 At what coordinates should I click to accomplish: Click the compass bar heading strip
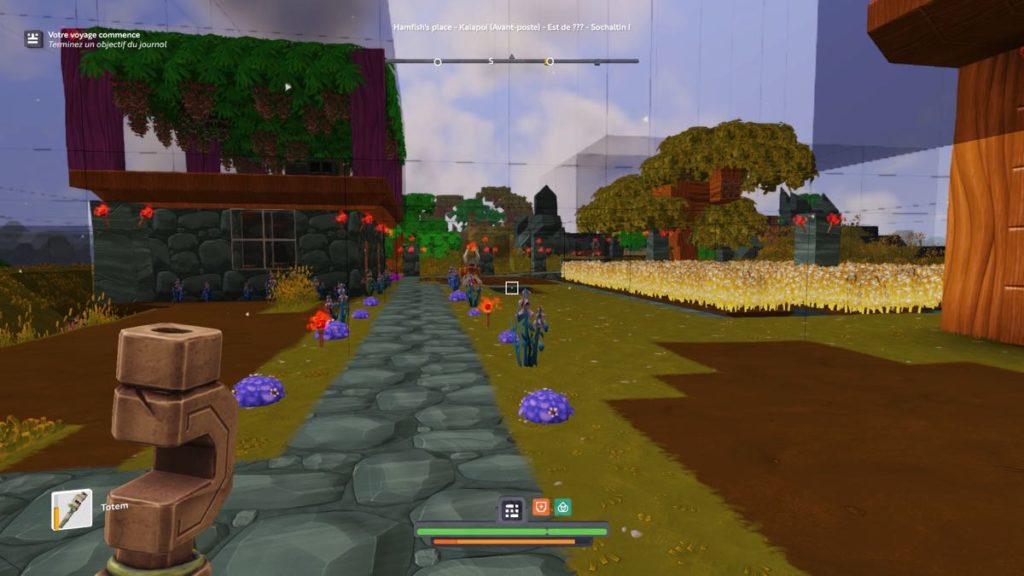(x=511, y=61)
